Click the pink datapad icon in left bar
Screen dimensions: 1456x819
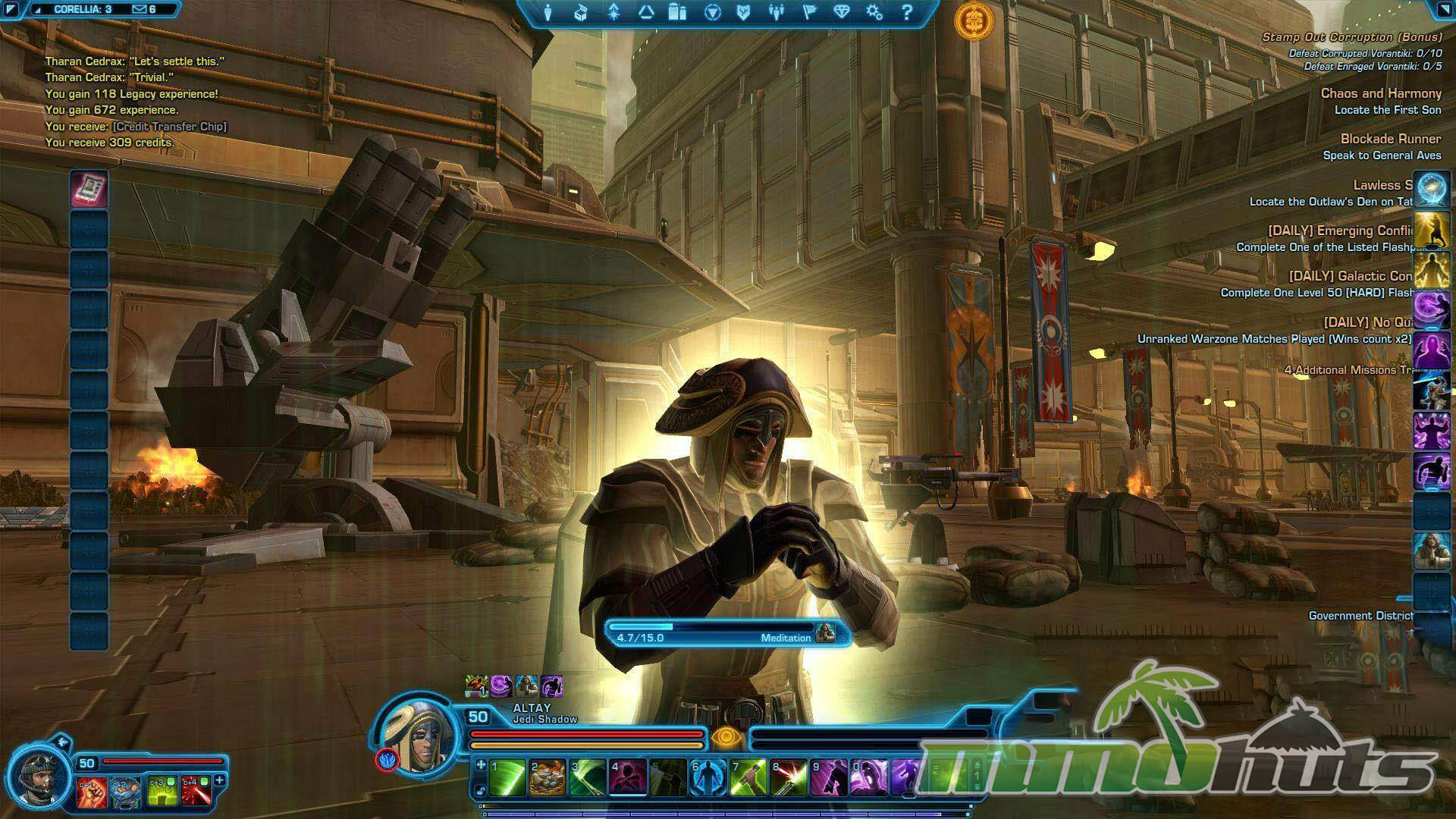tap(89, 188)
